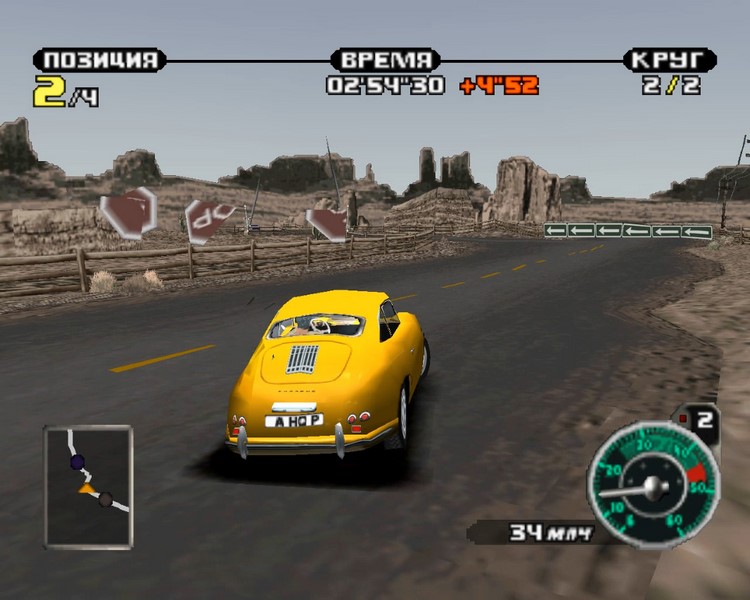Select the orange player arrow on minimap
Image resolution: width=750 pixels, height=600 pixels.
[x=87, y=489]
